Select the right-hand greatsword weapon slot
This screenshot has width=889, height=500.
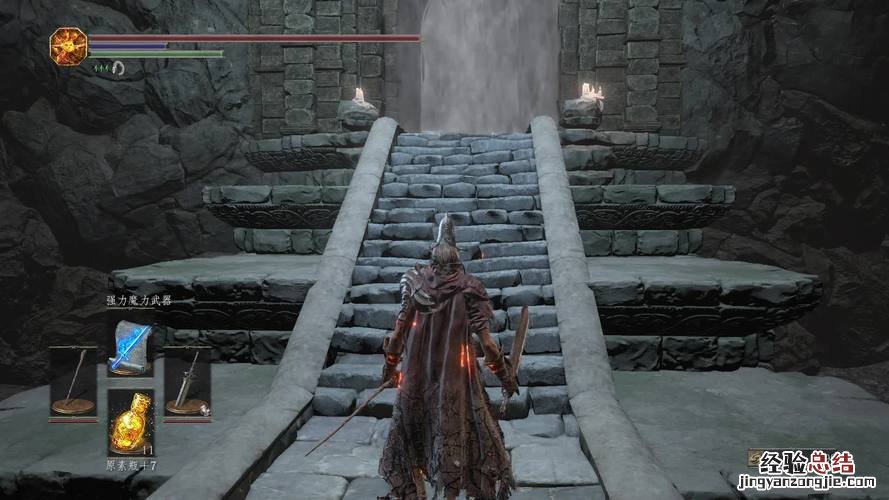point(186,382)
